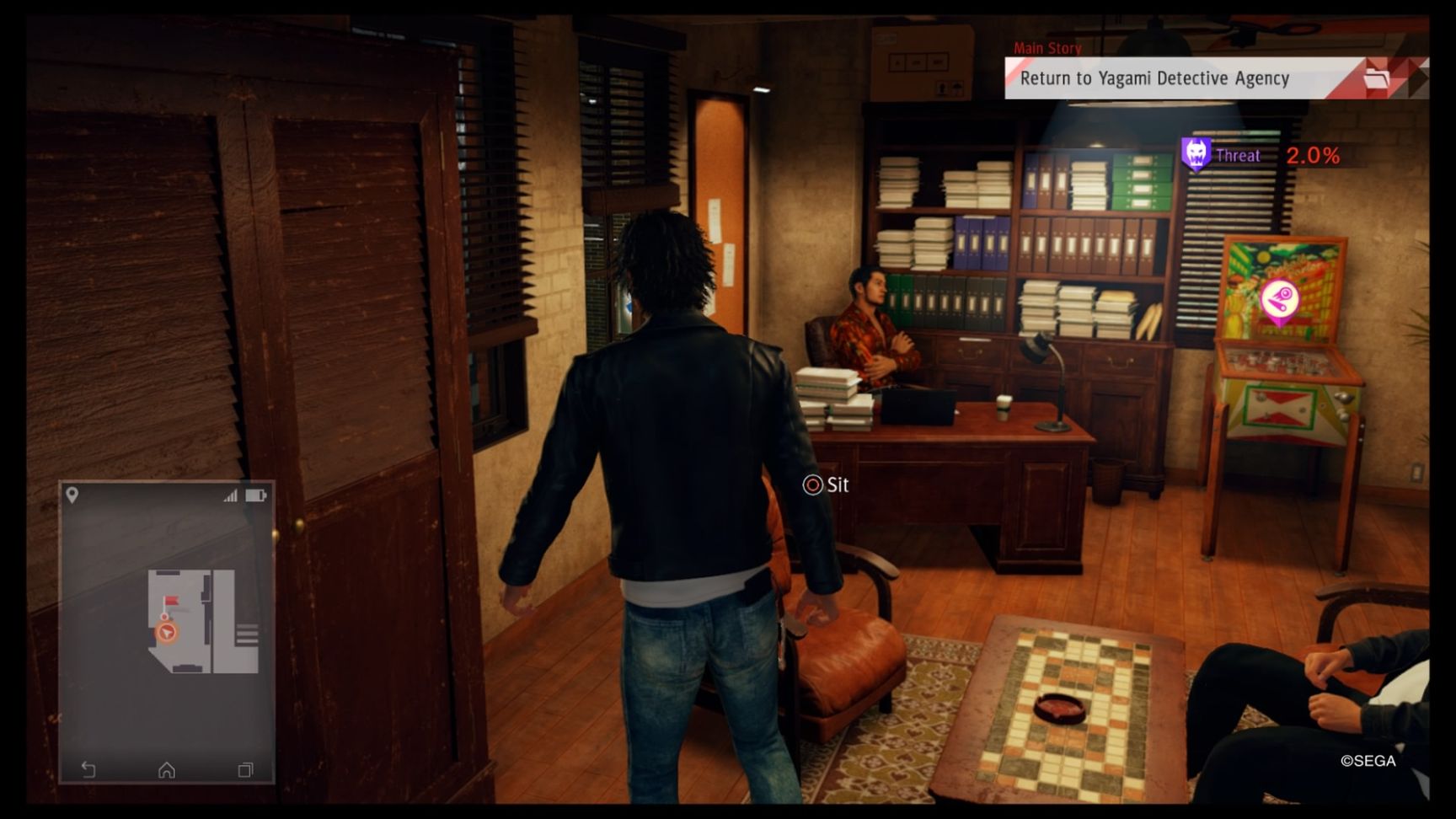Screen dimensions: 1456x819
Task: Click the pink Steam marker on the pinball machine
Action: 1280,297
